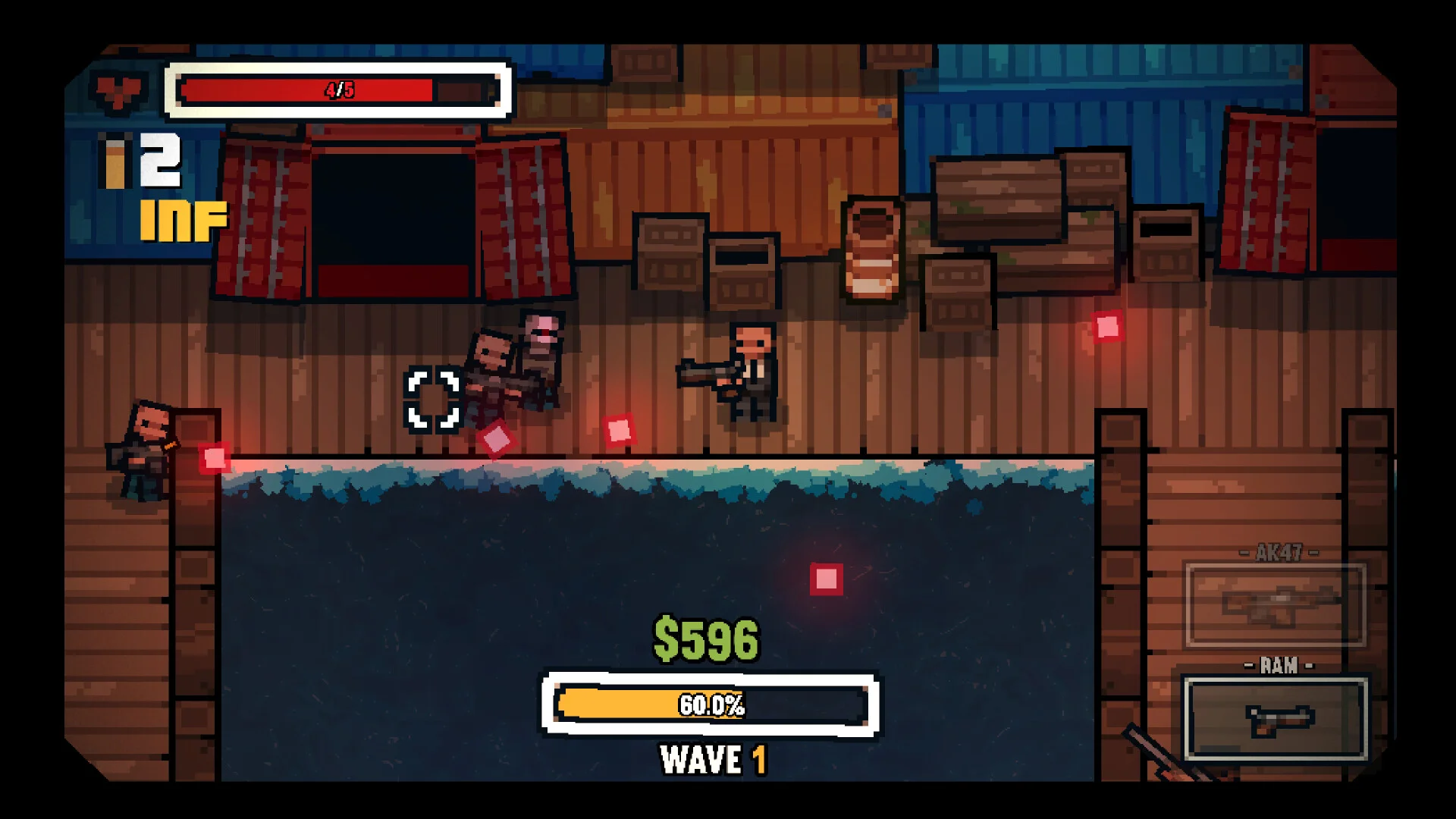Select the AK47 weapon slot
Viewport: 1456px width, 819px height.
(x=1276, y=604)
